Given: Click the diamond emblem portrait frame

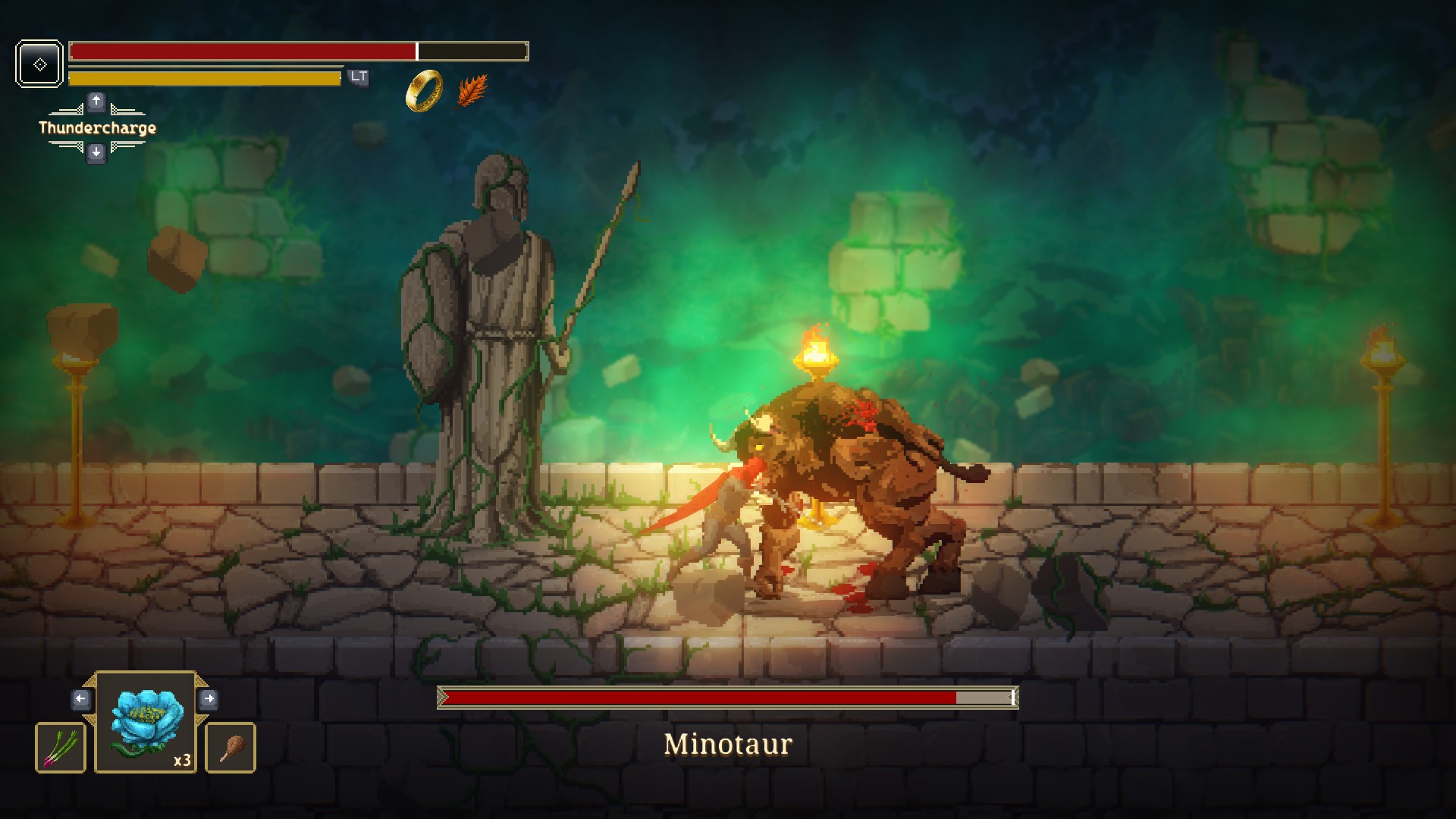Looking at the screenshot, I should [x=39, y=64].
